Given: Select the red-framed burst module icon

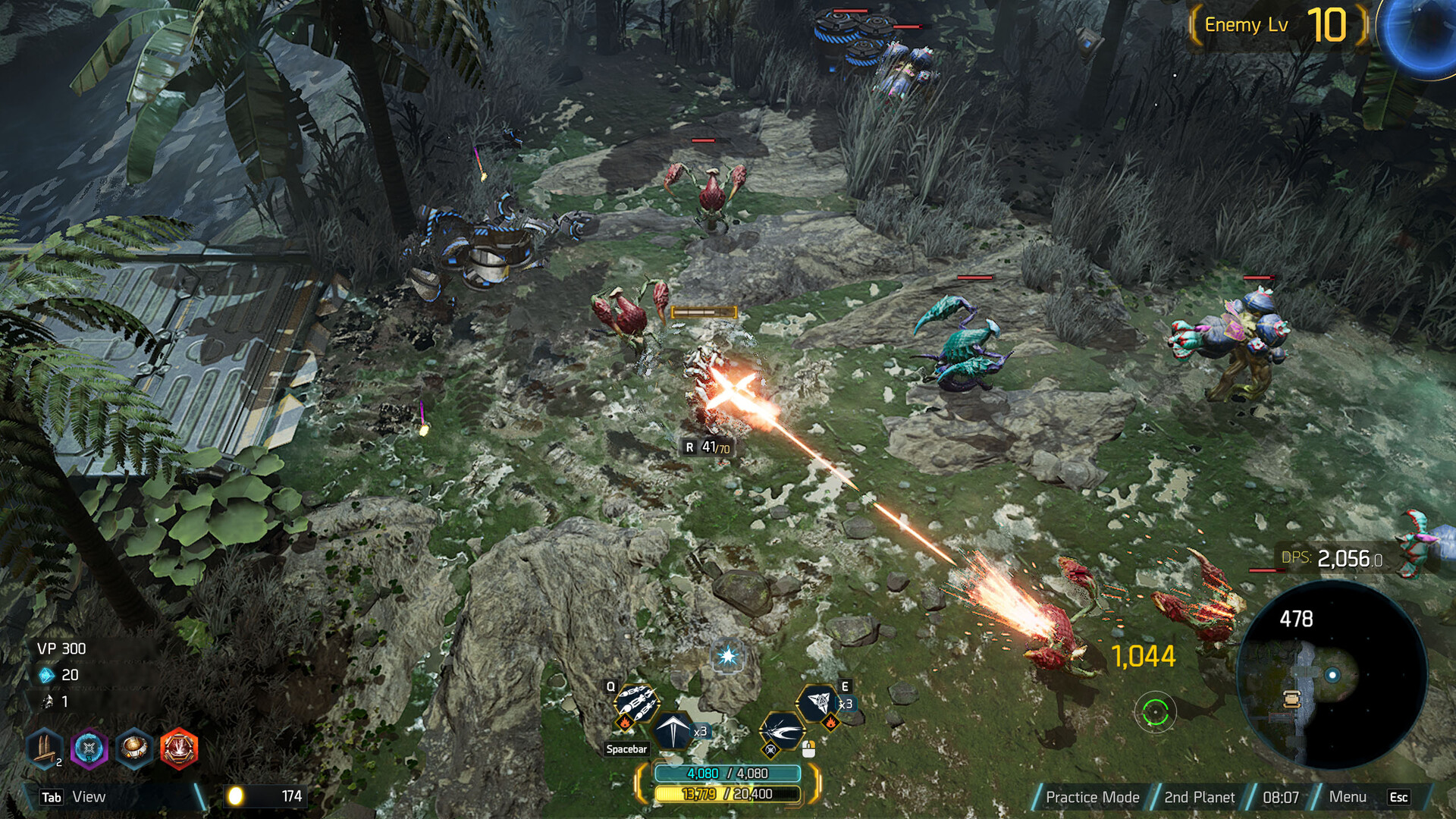Looking at the screenshot, I should (x=179, y=748).
